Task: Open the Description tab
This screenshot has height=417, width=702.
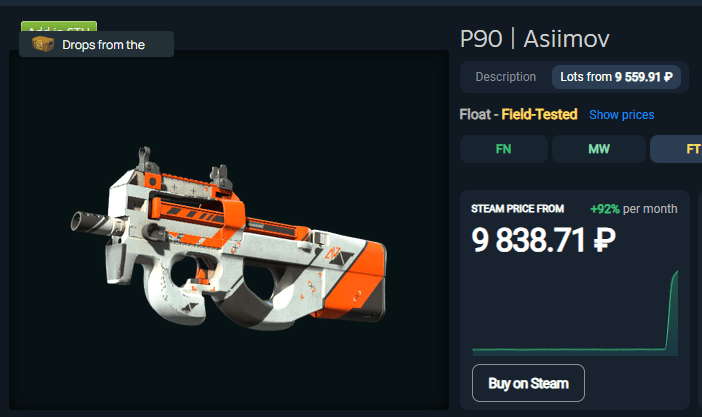Action: tap(506, 77)
